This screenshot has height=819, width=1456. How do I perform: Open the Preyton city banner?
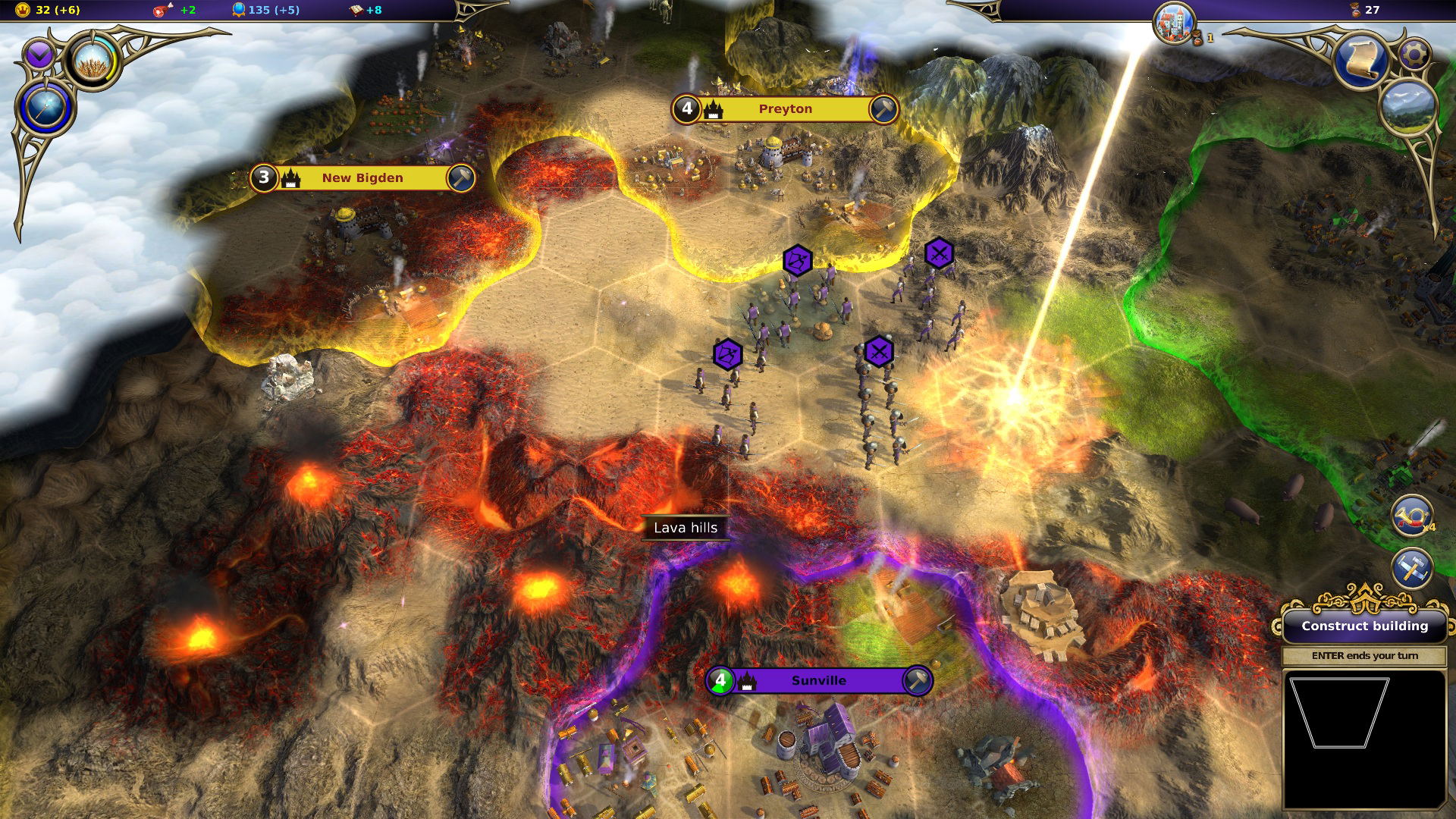(x=785, y=109)
